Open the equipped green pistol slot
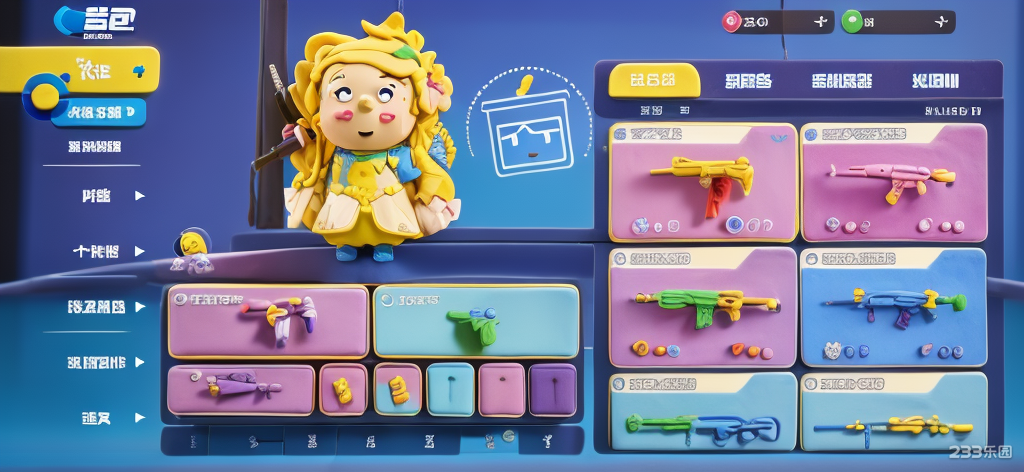 point(476,321)
